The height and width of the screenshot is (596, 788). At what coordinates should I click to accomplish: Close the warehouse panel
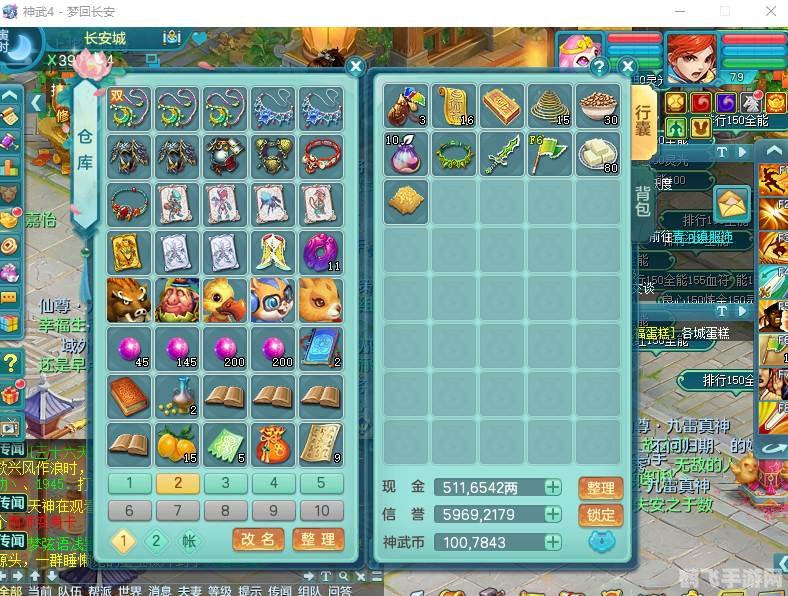355,67
